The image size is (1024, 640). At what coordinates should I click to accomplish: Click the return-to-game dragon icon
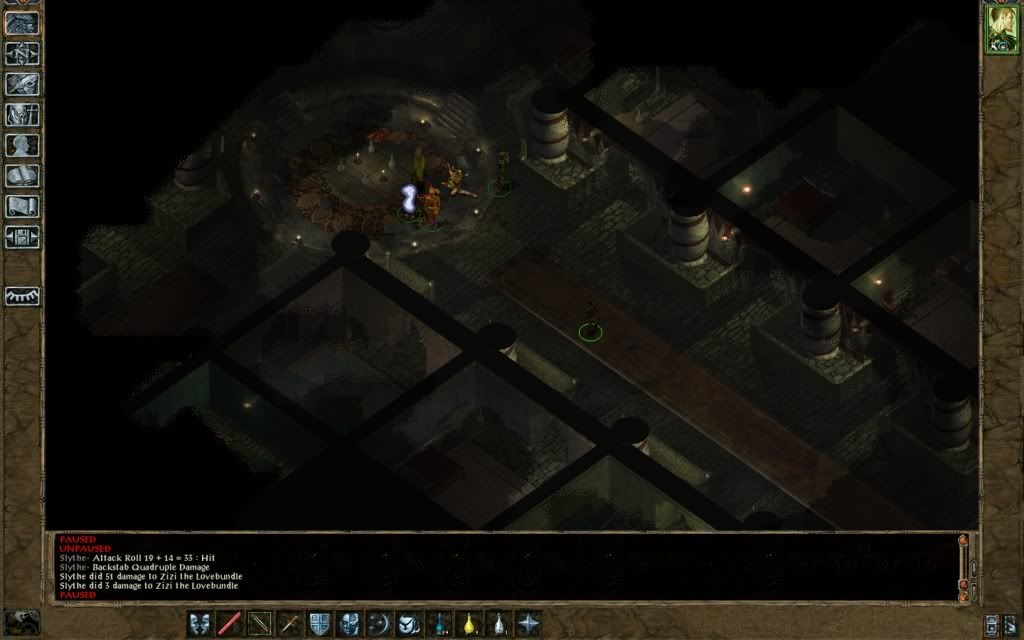click(22, 22)
